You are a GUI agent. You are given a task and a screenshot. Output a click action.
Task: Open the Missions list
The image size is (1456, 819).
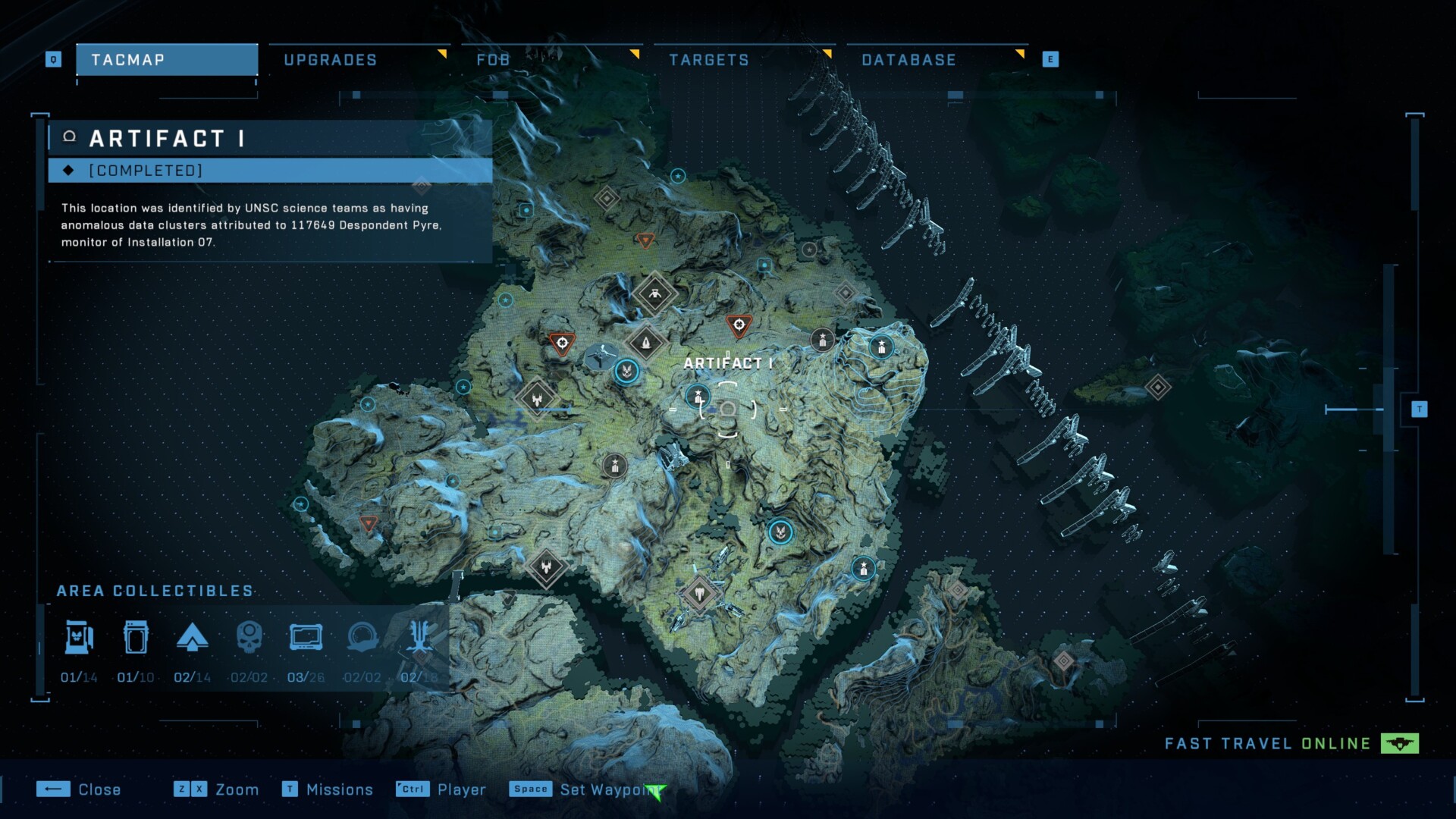[x=328, y=789]
